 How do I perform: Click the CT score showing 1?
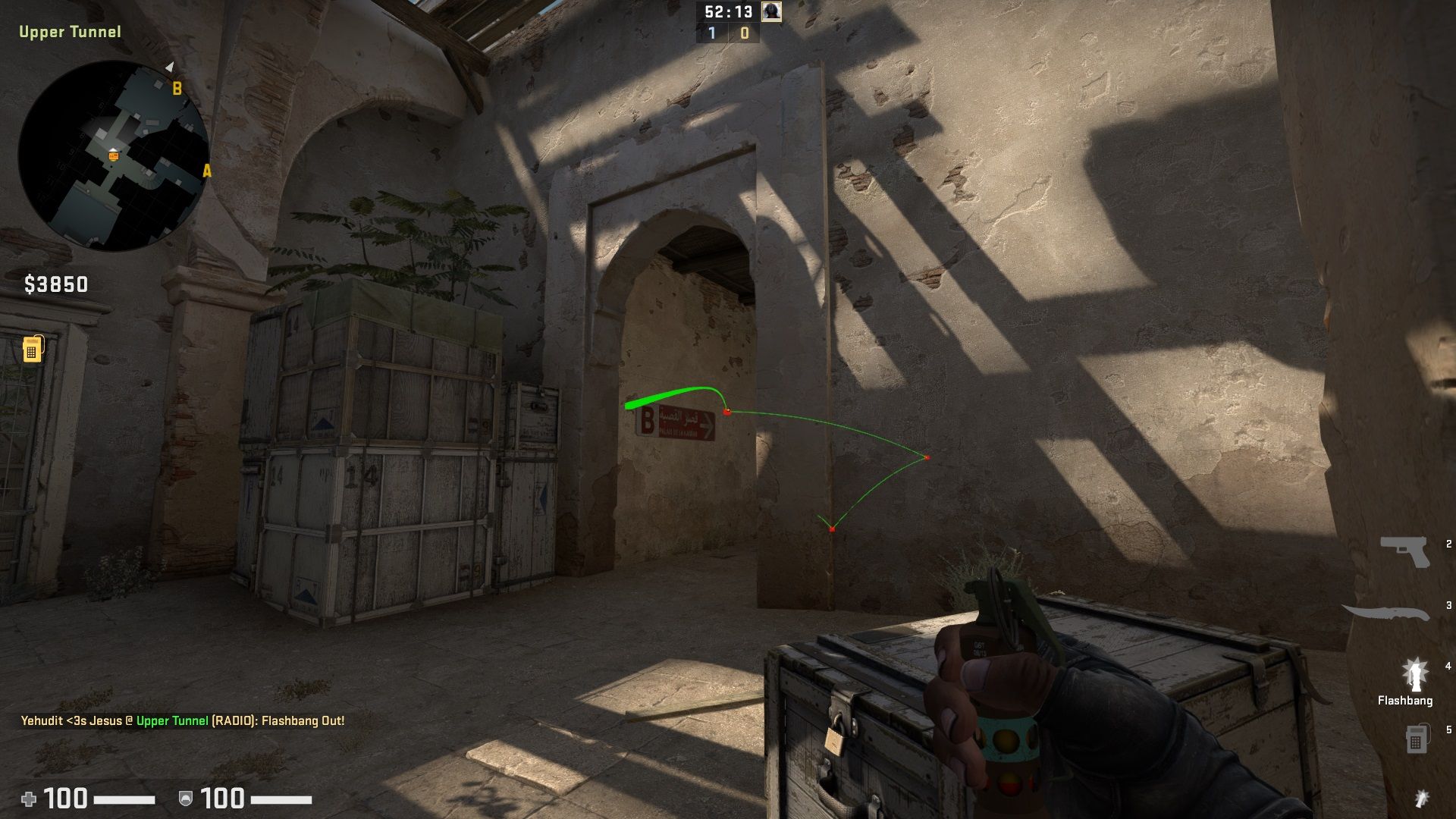(x=711, y=34)
